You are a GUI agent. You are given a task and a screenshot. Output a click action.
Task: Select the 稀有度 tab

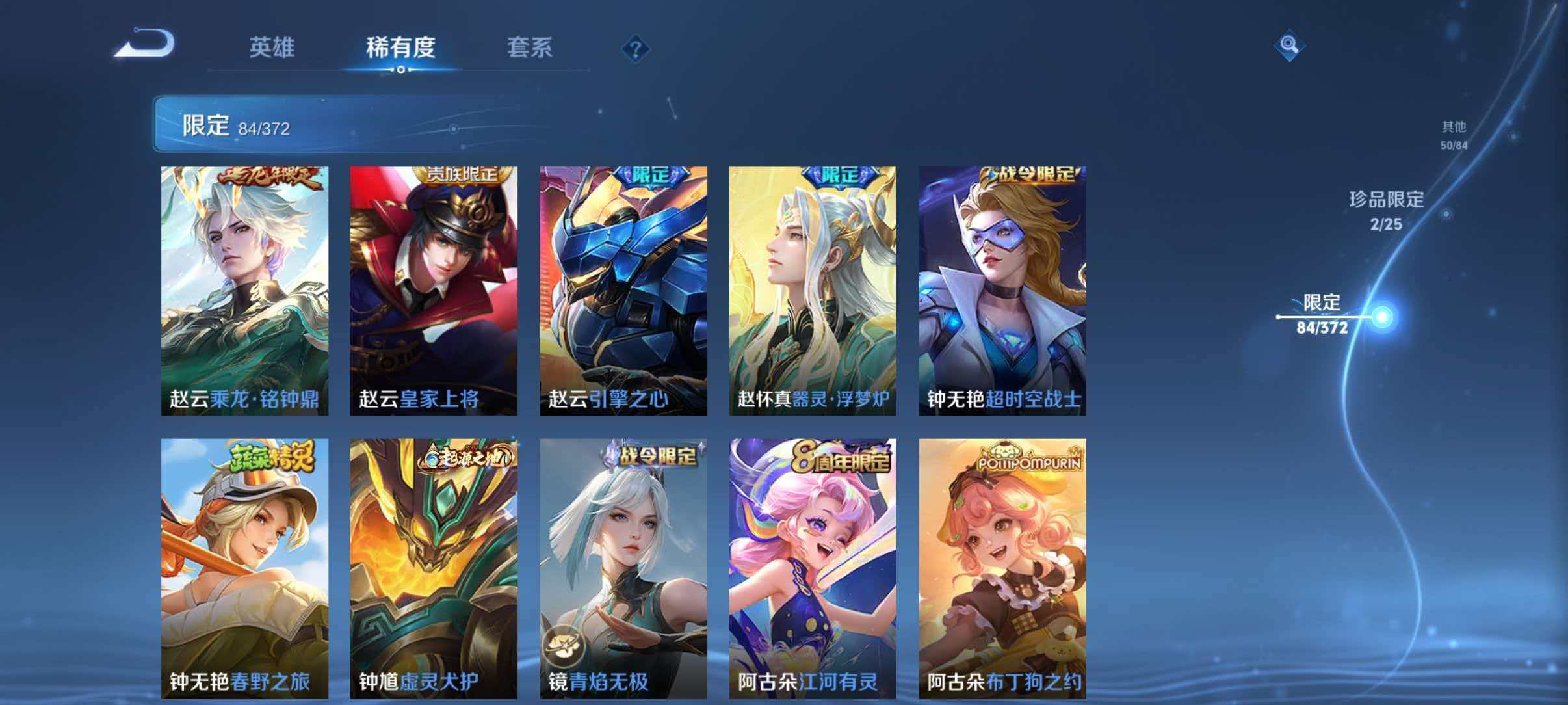tap(401, 47)
